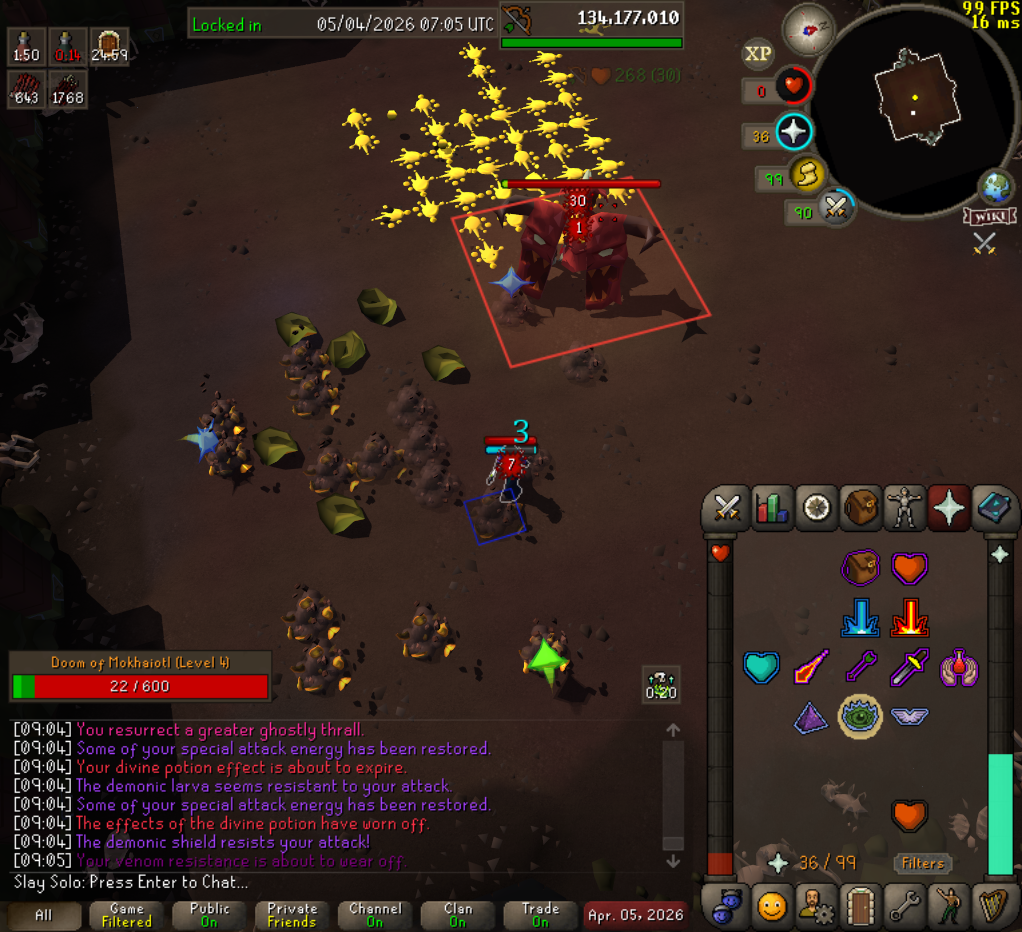
Task: Activate the blue beam prayer
Action: (859, 618)
